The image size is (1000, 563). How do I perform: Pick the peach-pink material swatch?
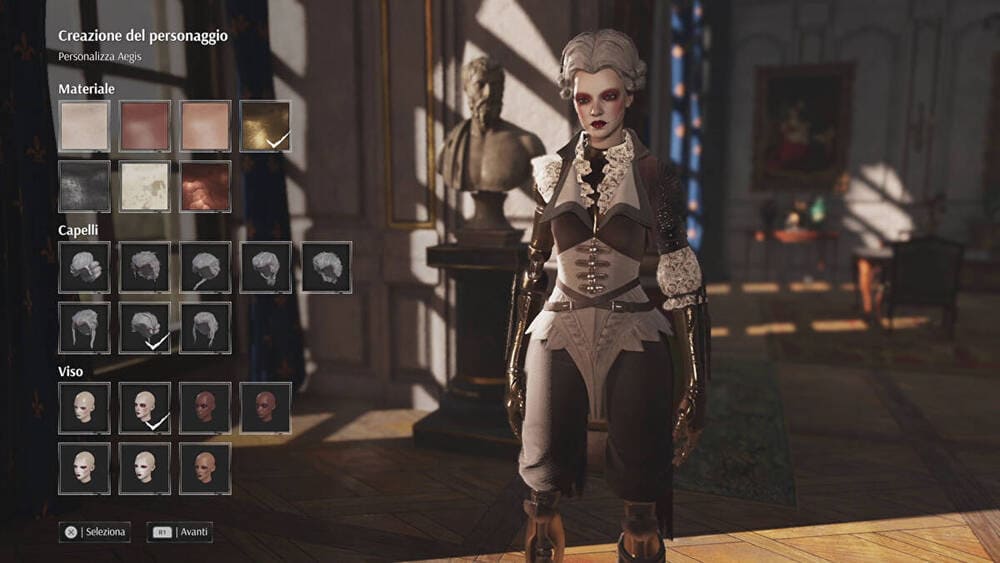tap(205, 126)
